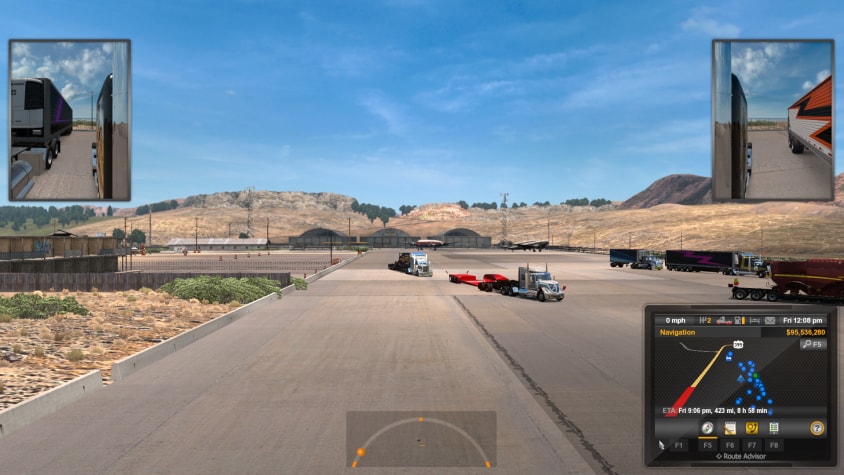Viewport: 844px width, 475px height.
Task: Open the job info notepad tab
Action: [x=729, y=427]
